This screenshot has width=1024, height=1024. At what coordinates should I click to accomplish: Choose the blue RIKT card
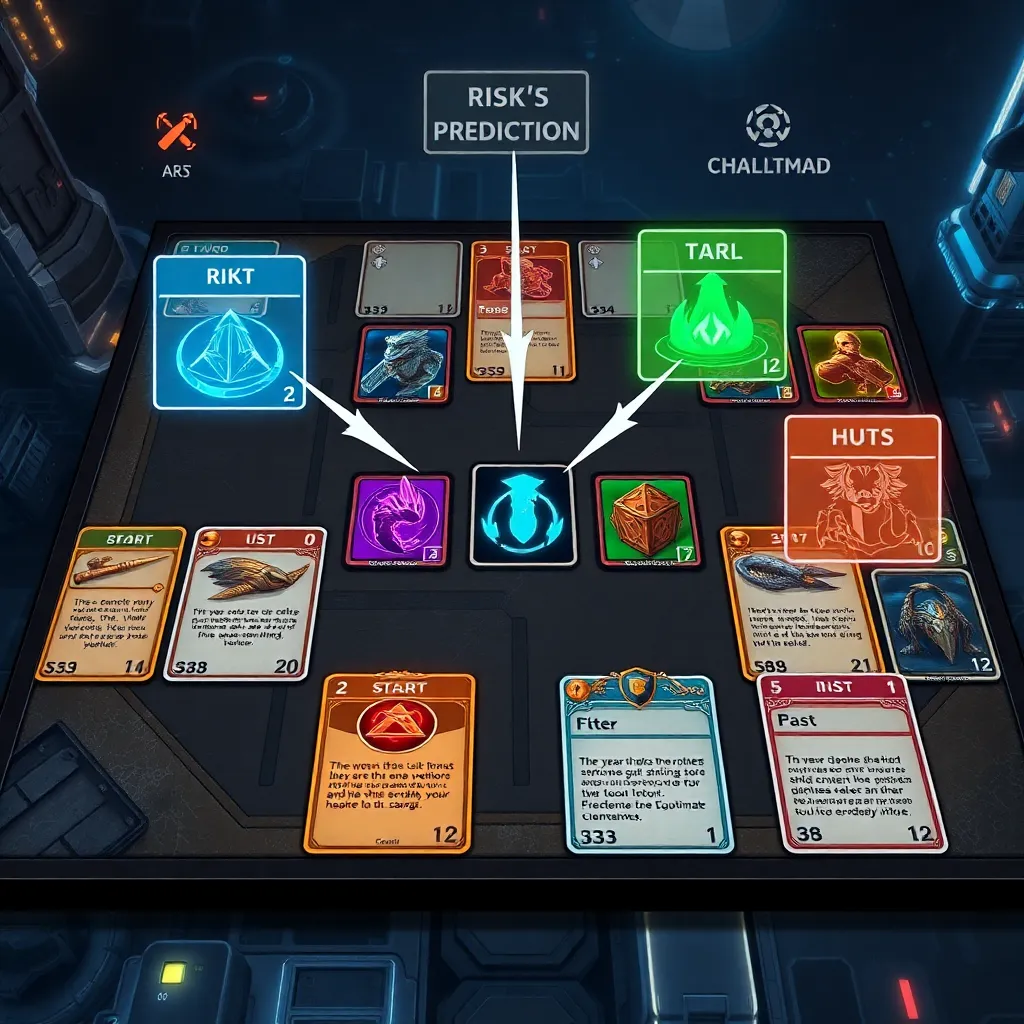click(x=229, y=331)
